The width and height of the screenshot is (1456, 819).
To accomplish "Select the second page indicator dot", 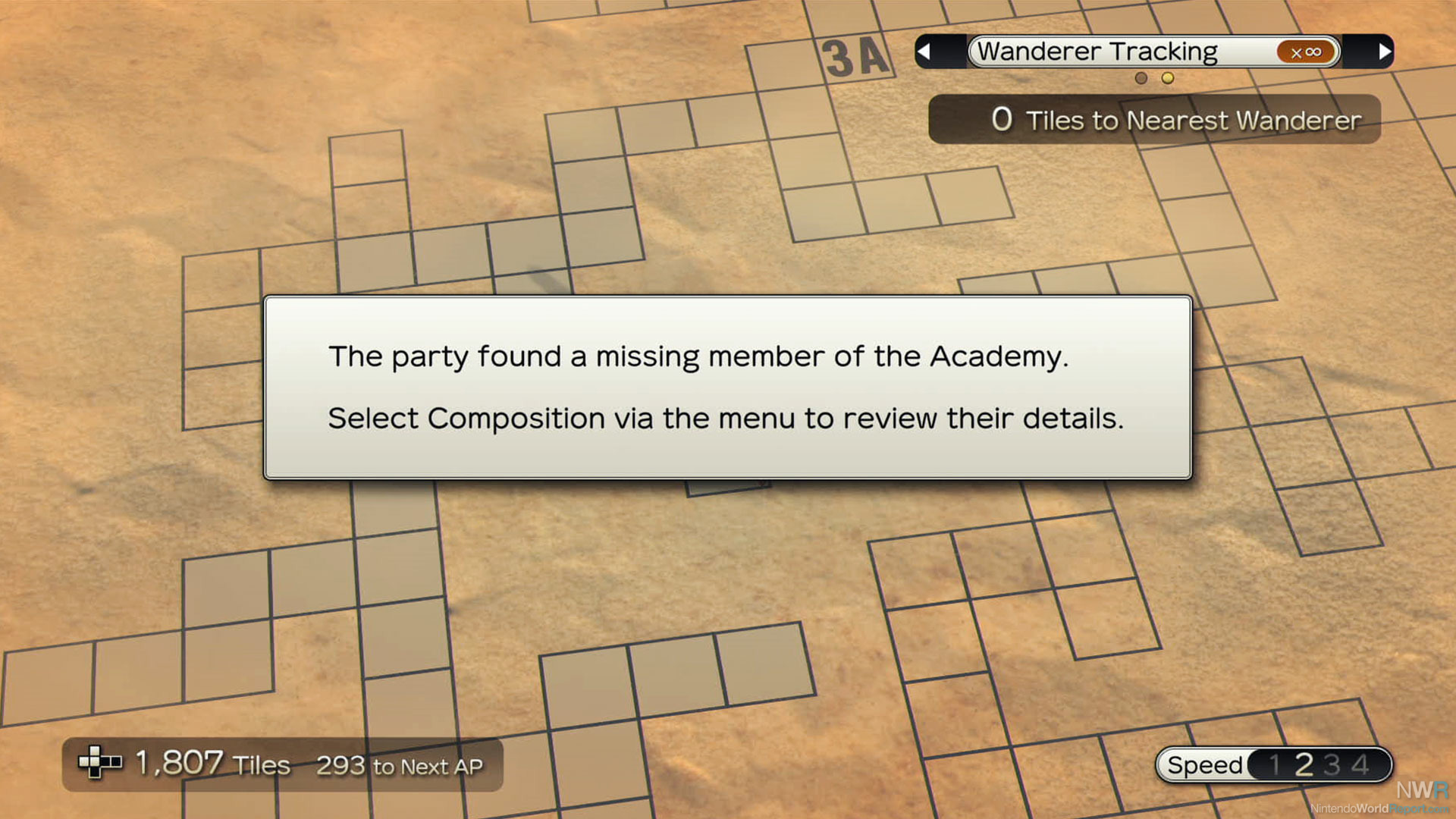I will tap(1168, 78).
